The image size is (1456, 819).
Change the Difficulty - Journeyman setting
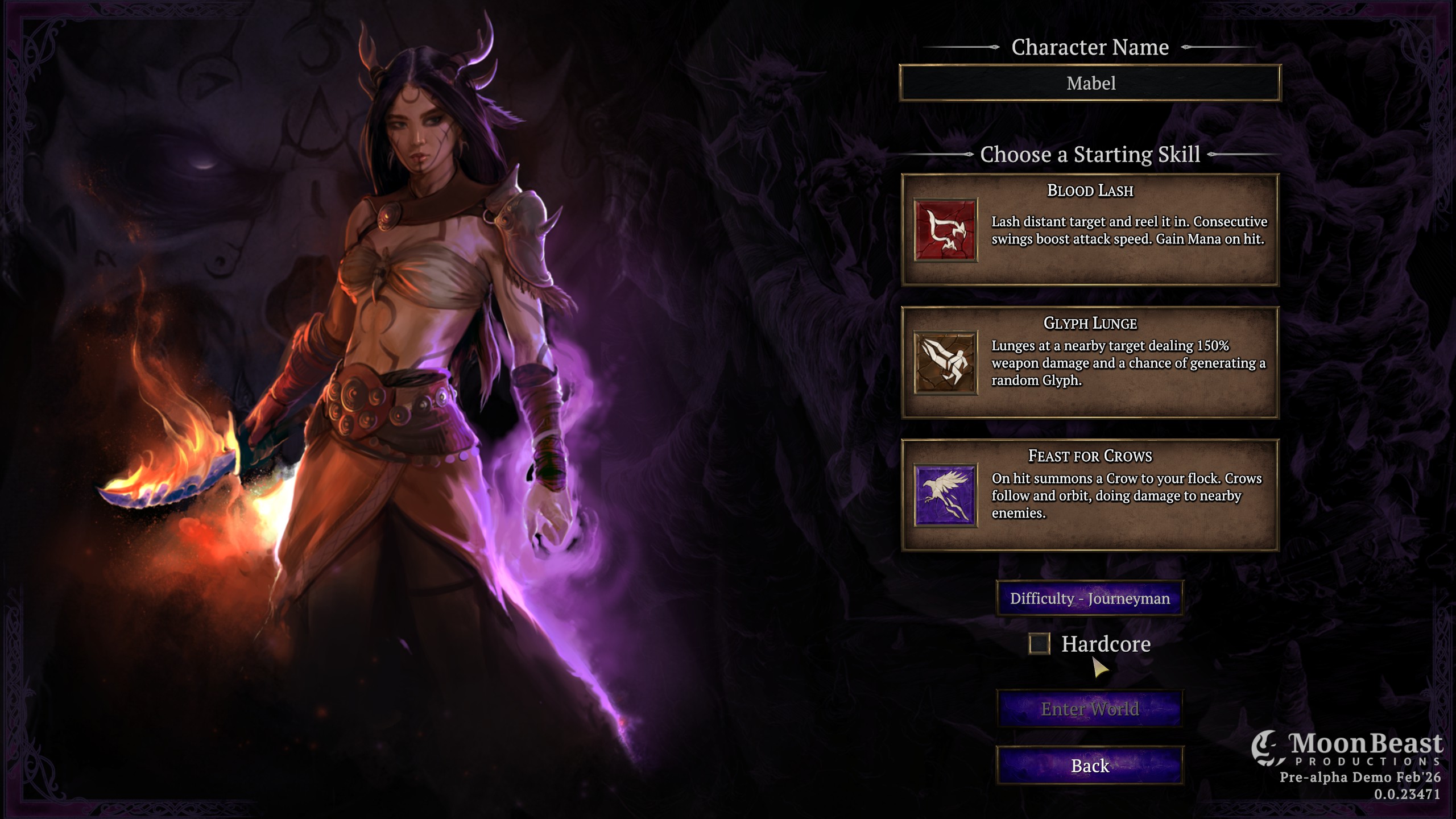pyautogui.click(x=1090, y=598)
